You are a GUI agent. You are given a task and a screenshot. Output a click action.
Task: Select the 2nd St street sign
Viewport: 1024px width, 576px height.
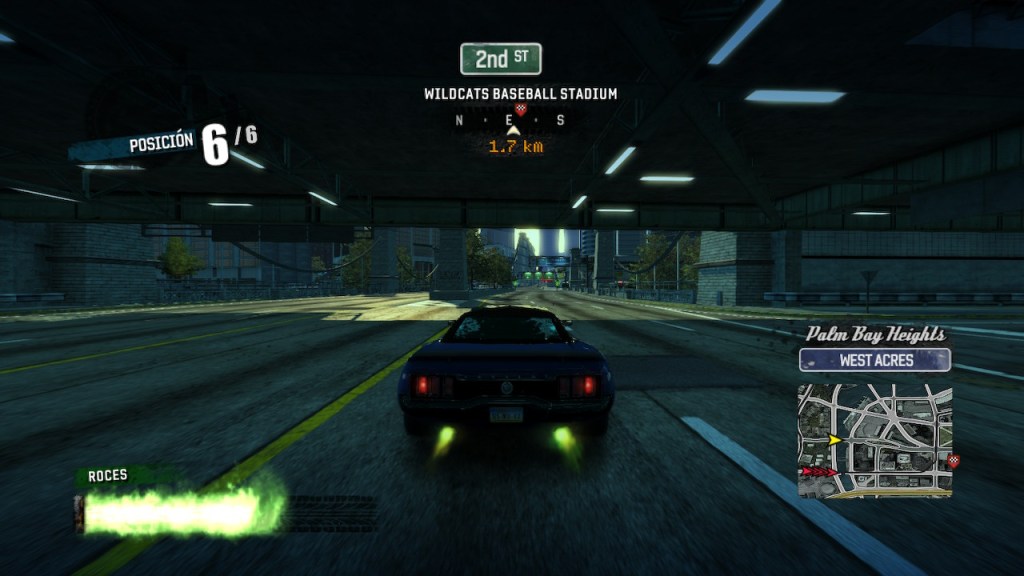pos(500,59)
